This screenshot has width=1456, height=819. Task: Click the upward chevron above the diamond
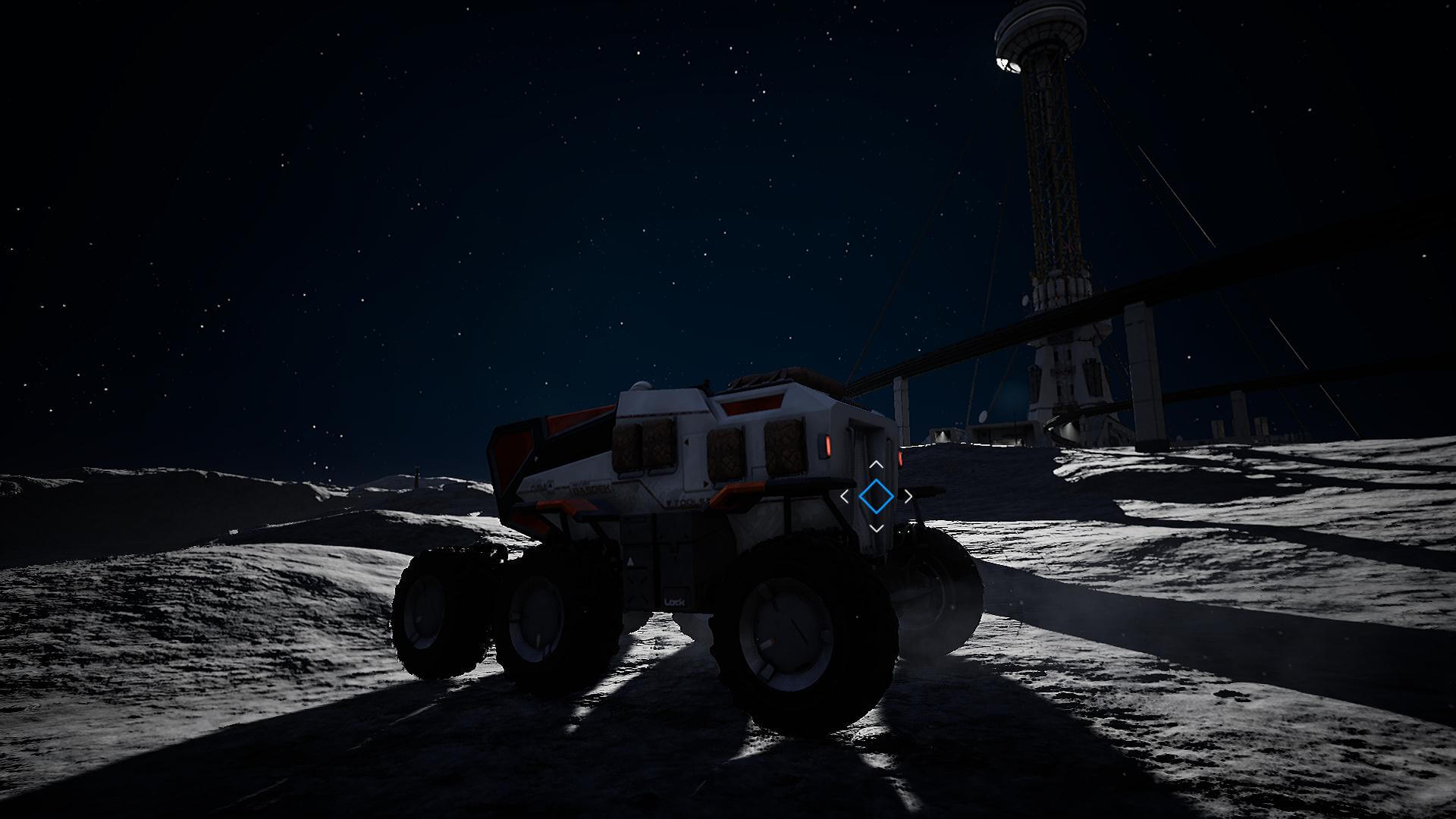point(876,464)
